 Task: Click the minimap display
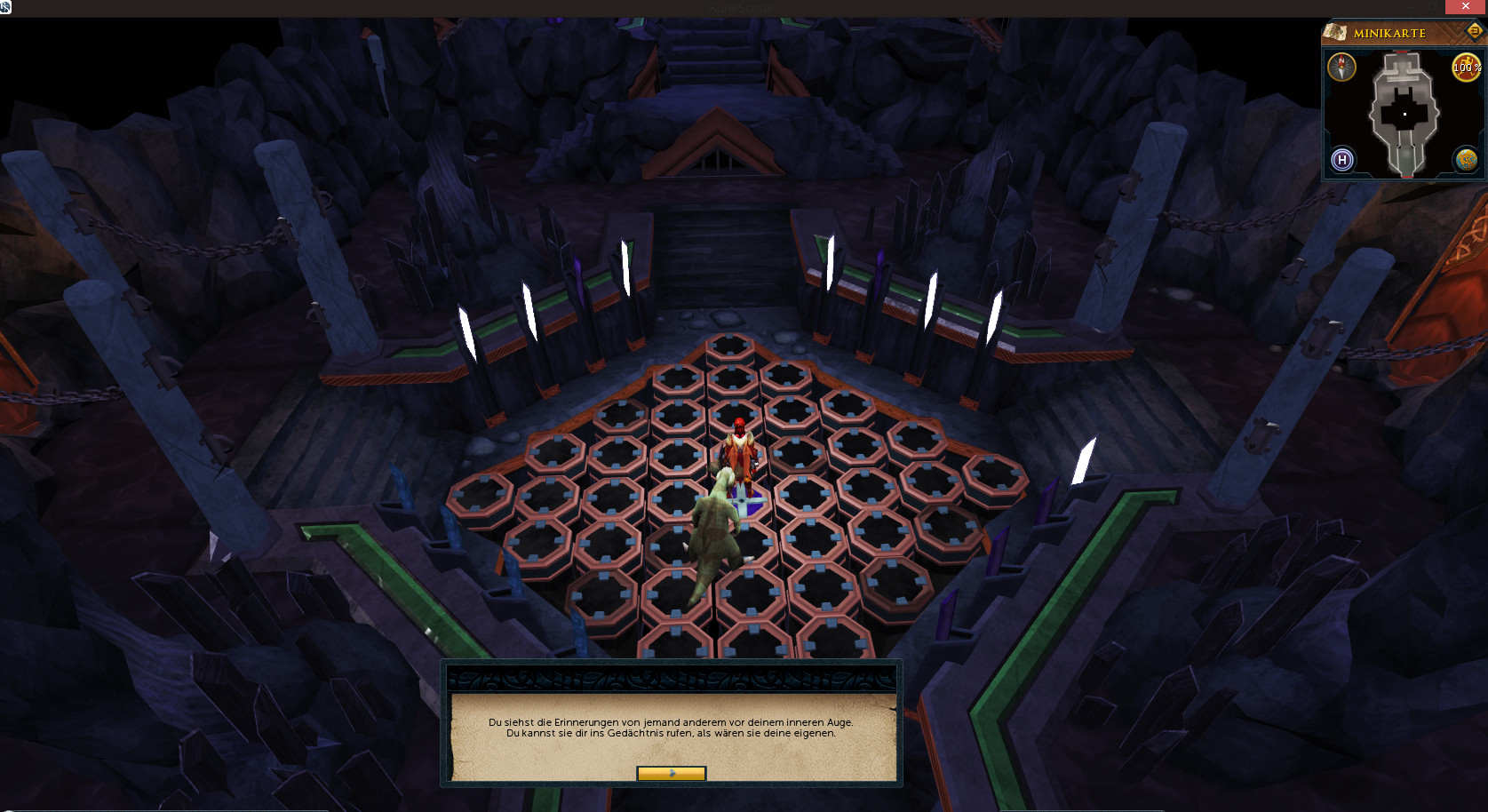point(1404,114)
